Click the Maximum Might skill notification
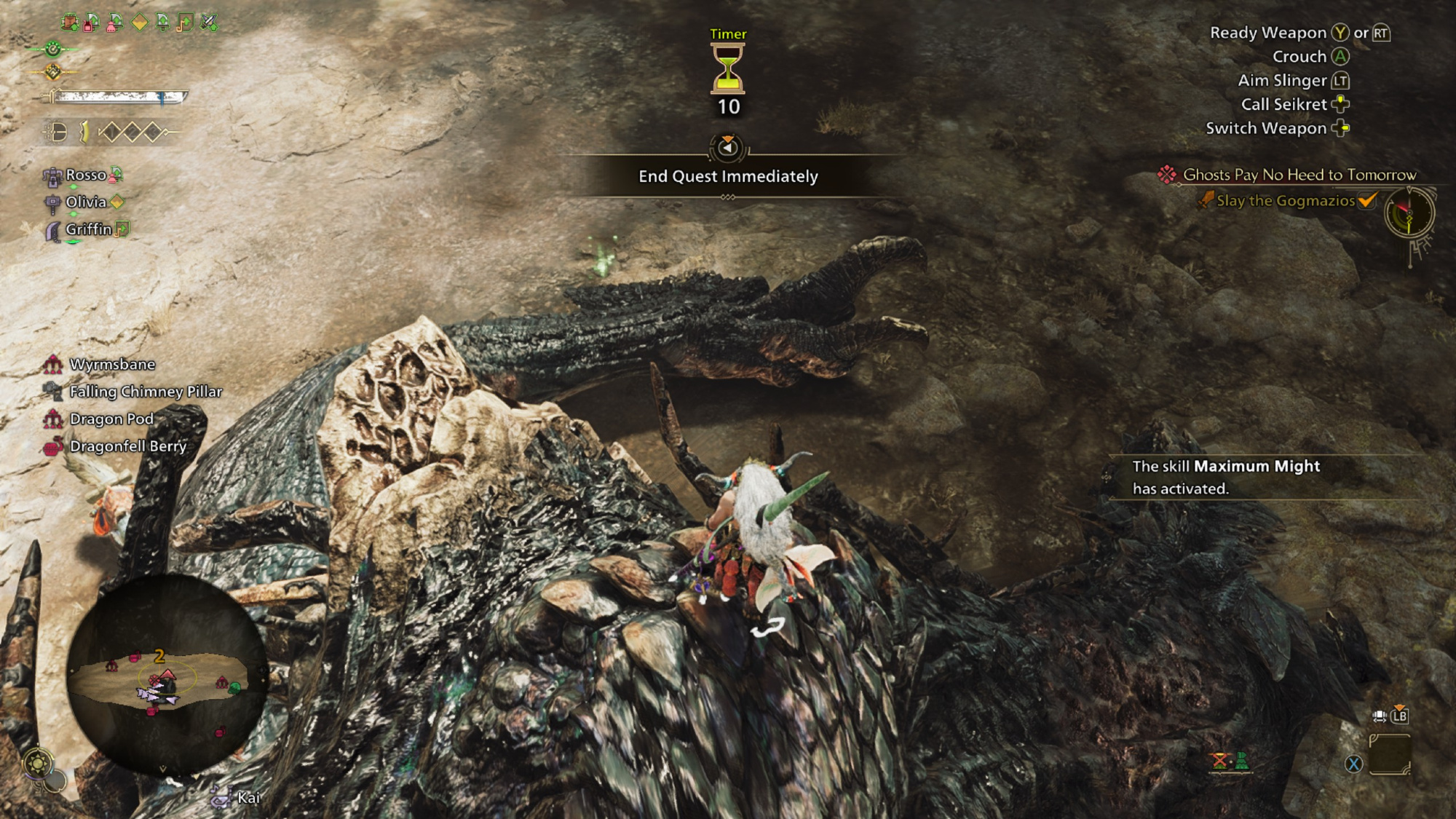1456x819 pixels. pos(1226,477)
